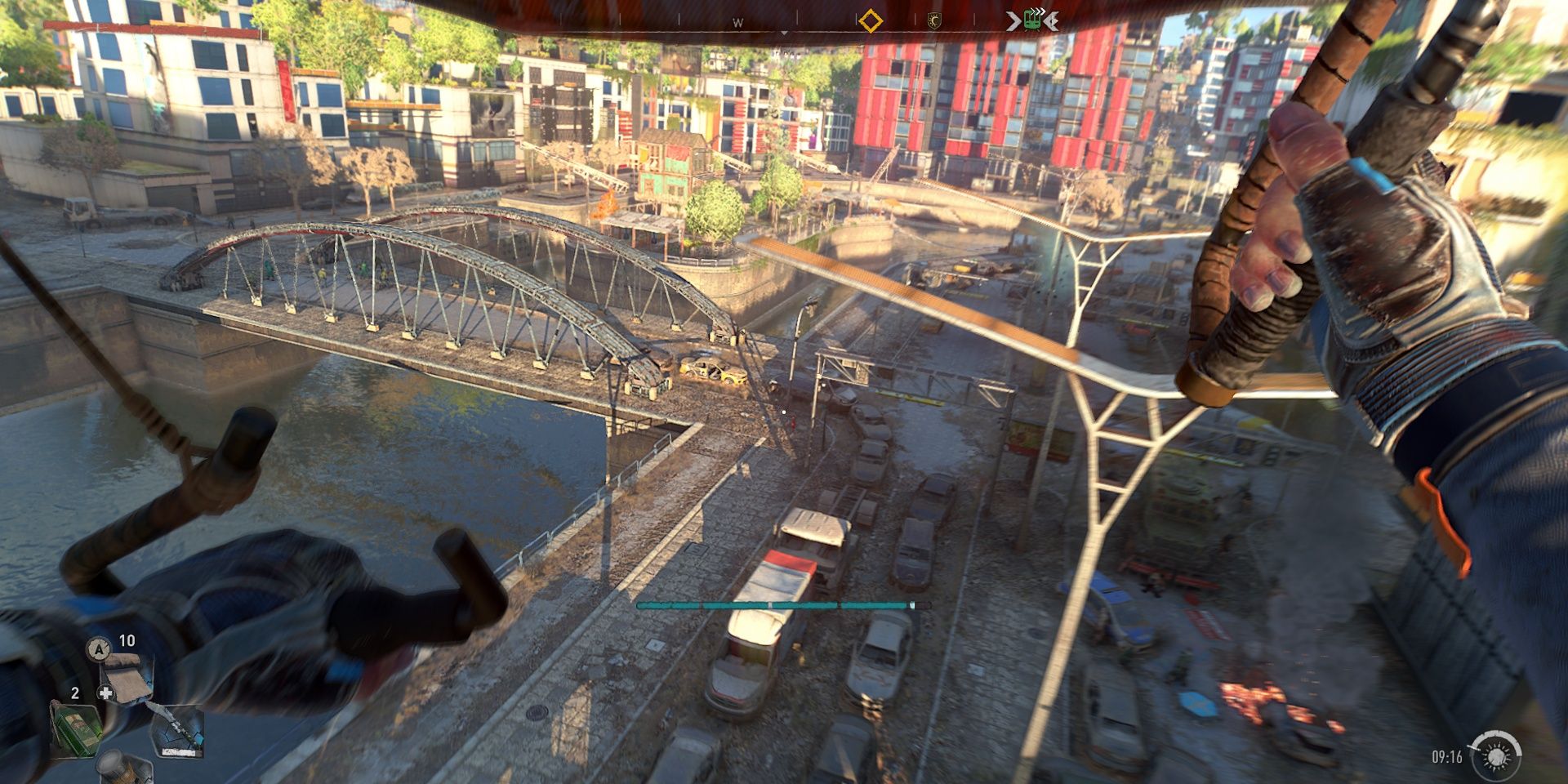Viewport: 1568px width, 784px height.
Task: Click the small downward triangle under the compass
Action: point(785,32)
